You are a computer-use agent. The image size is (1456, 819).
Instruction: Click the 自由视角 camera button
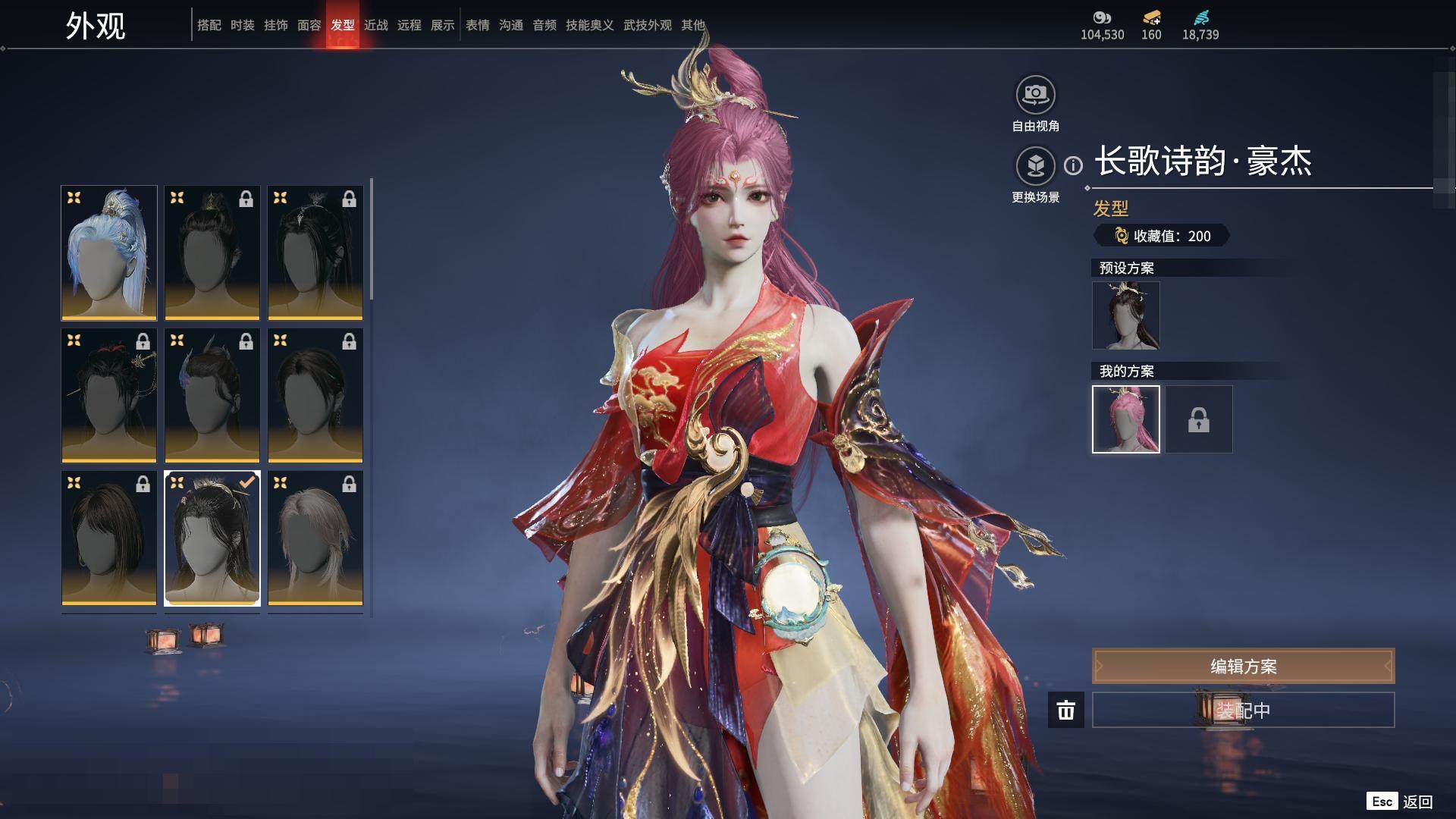(x=1035, y=96)
